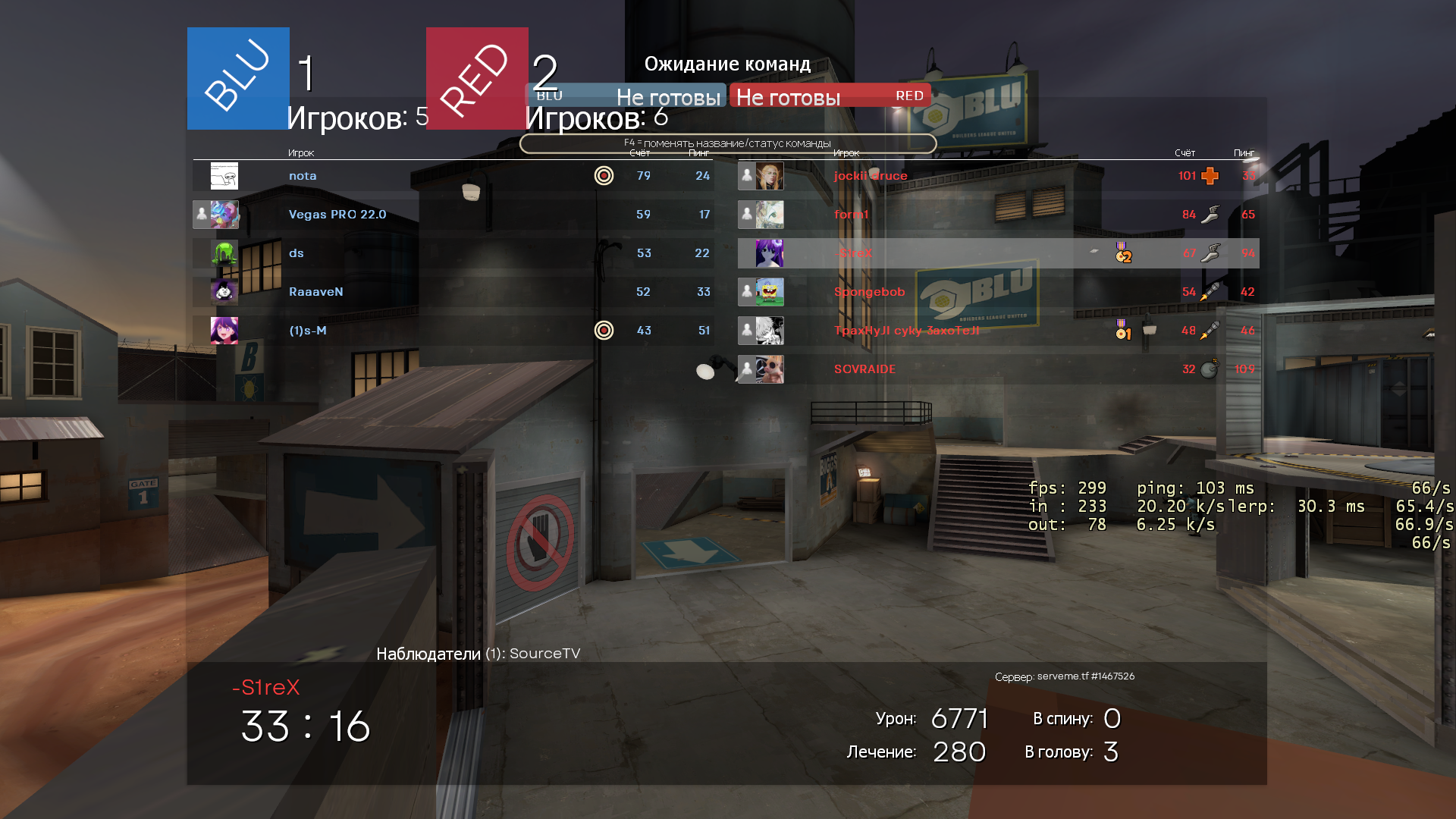Image resolution: width=1456 pixels, height=819 pixels.
Task: Choose the form1 player row
Action: (x=851, y=215)
